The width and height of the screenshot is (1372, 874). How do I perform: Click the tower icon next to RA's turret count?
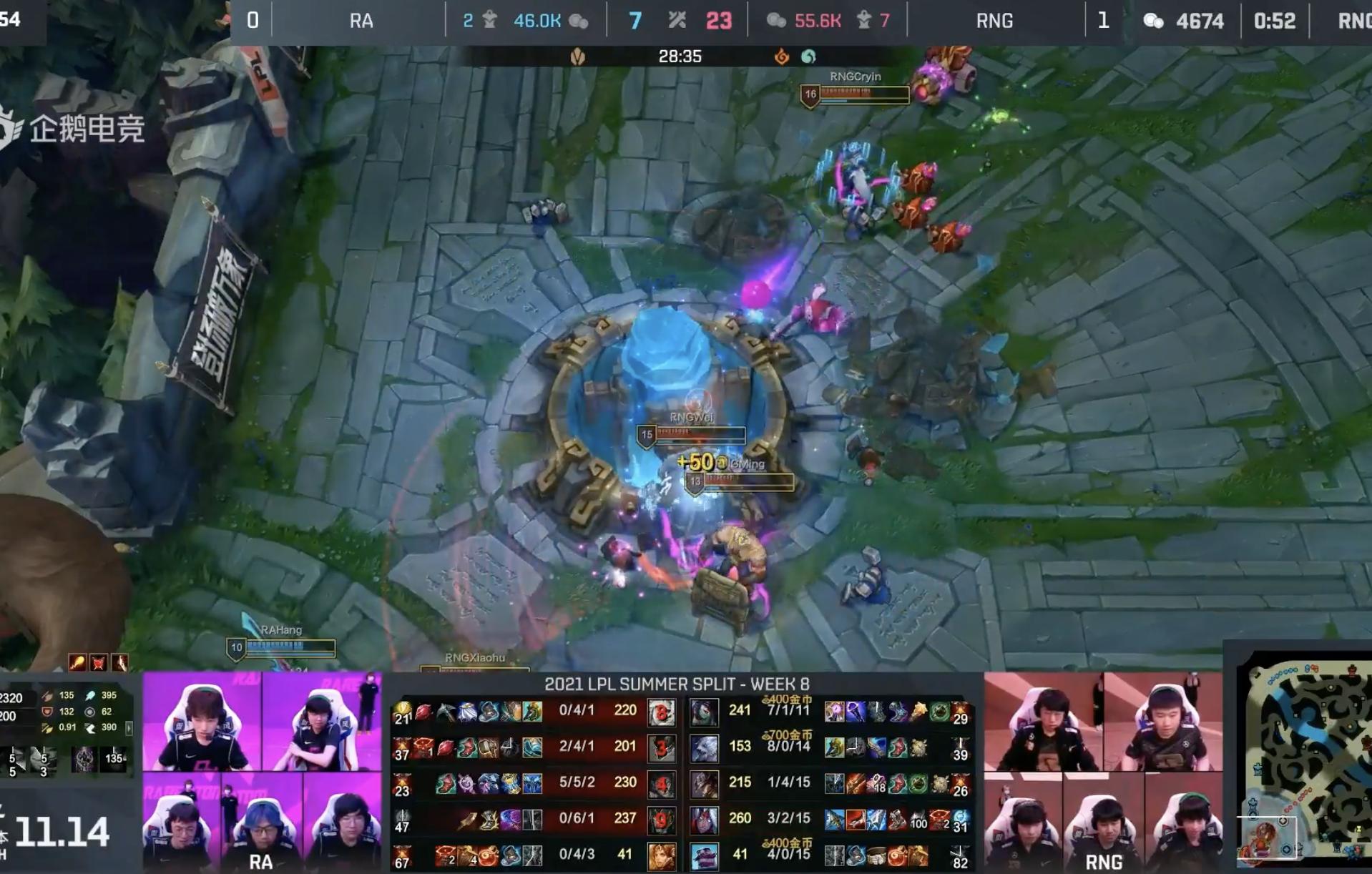click(x=490, y=20)
